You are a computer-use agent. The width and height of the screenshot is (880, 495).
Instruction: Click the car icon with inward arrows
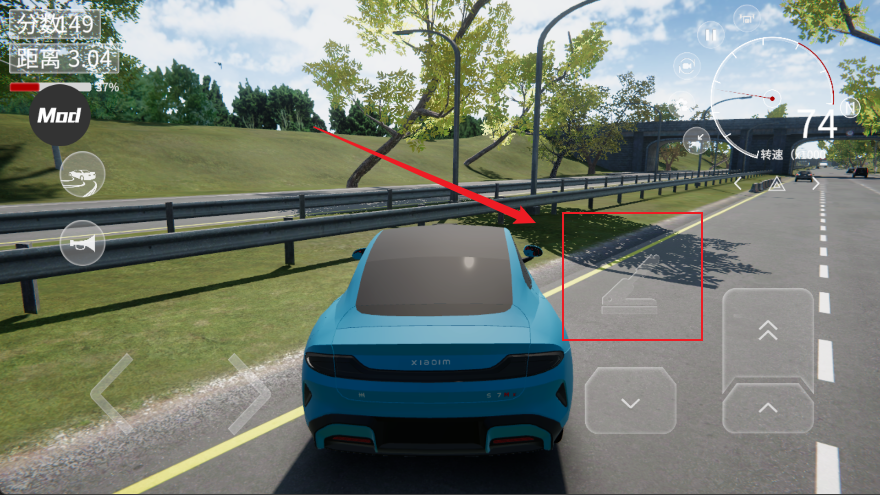(x=697, y=138)
